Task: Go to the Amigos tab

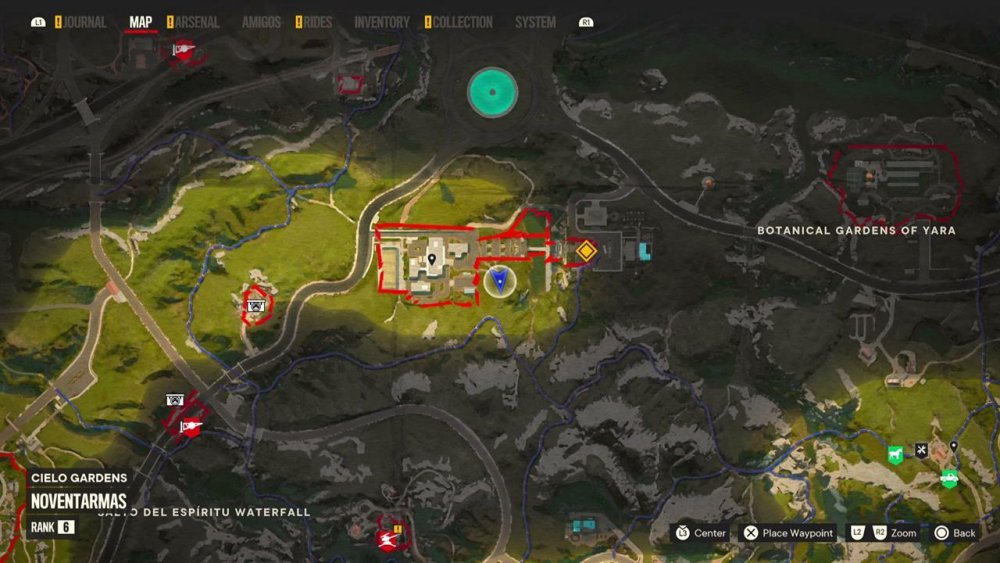Action: tap(261, 22)
